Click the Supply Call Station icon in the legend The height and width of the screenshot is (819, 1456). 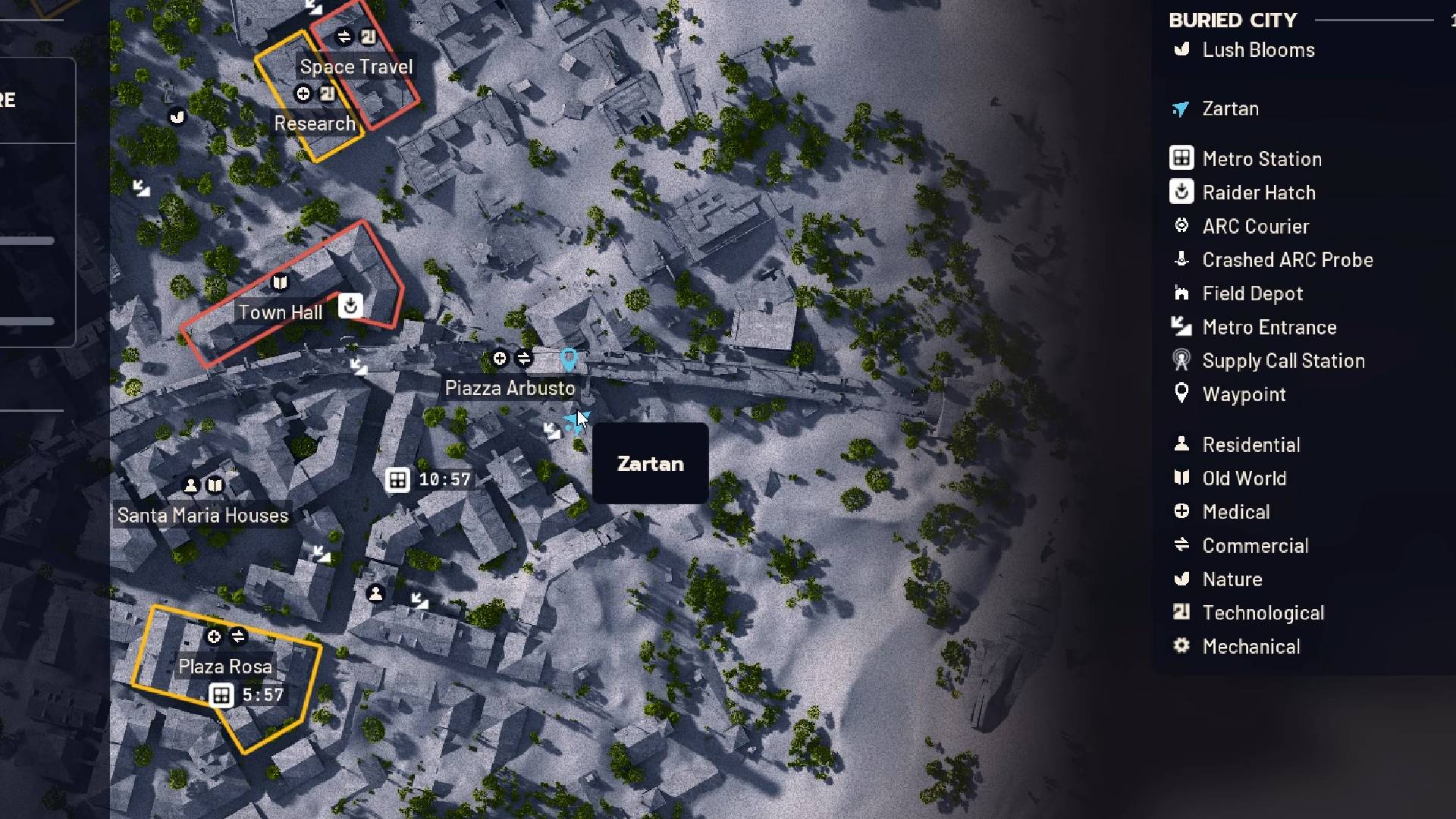(x=1181, y=360)
